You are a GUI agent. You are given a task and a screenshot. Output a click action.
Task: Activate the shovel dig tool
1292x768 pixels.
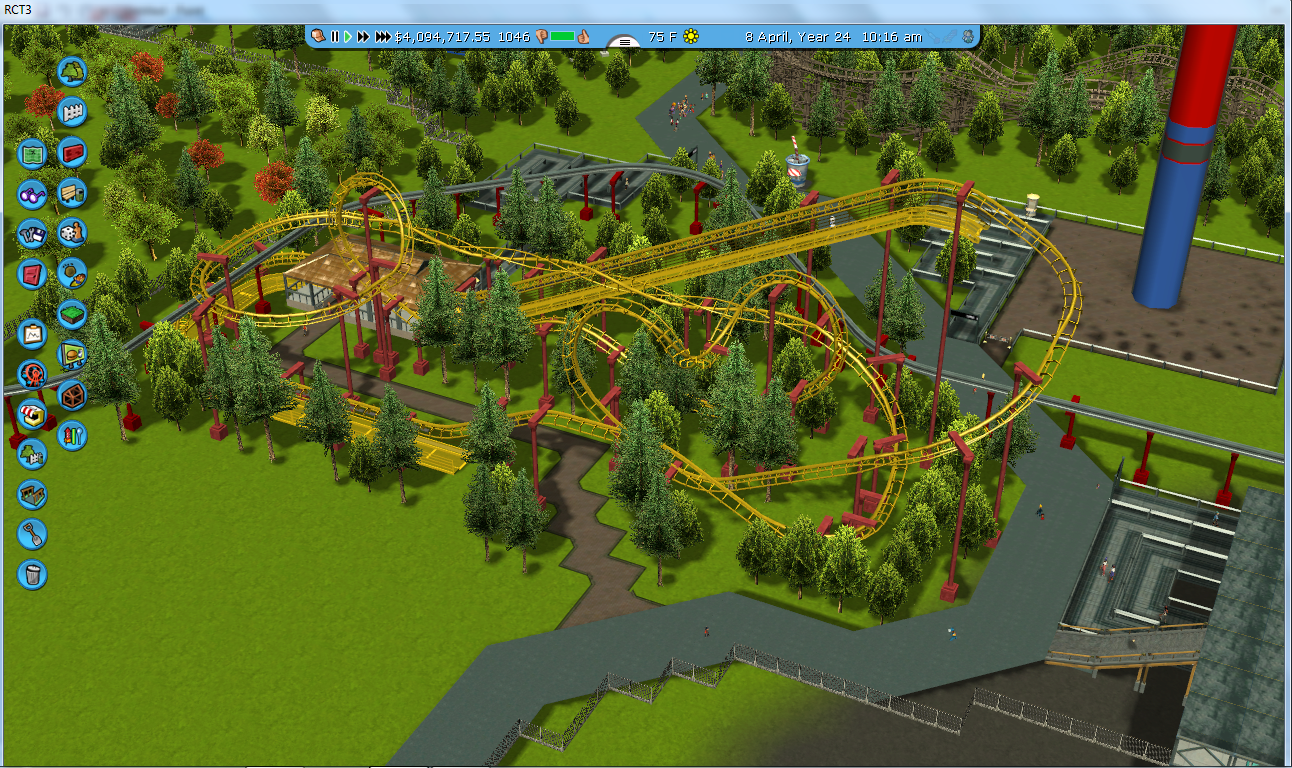[32, 534]
